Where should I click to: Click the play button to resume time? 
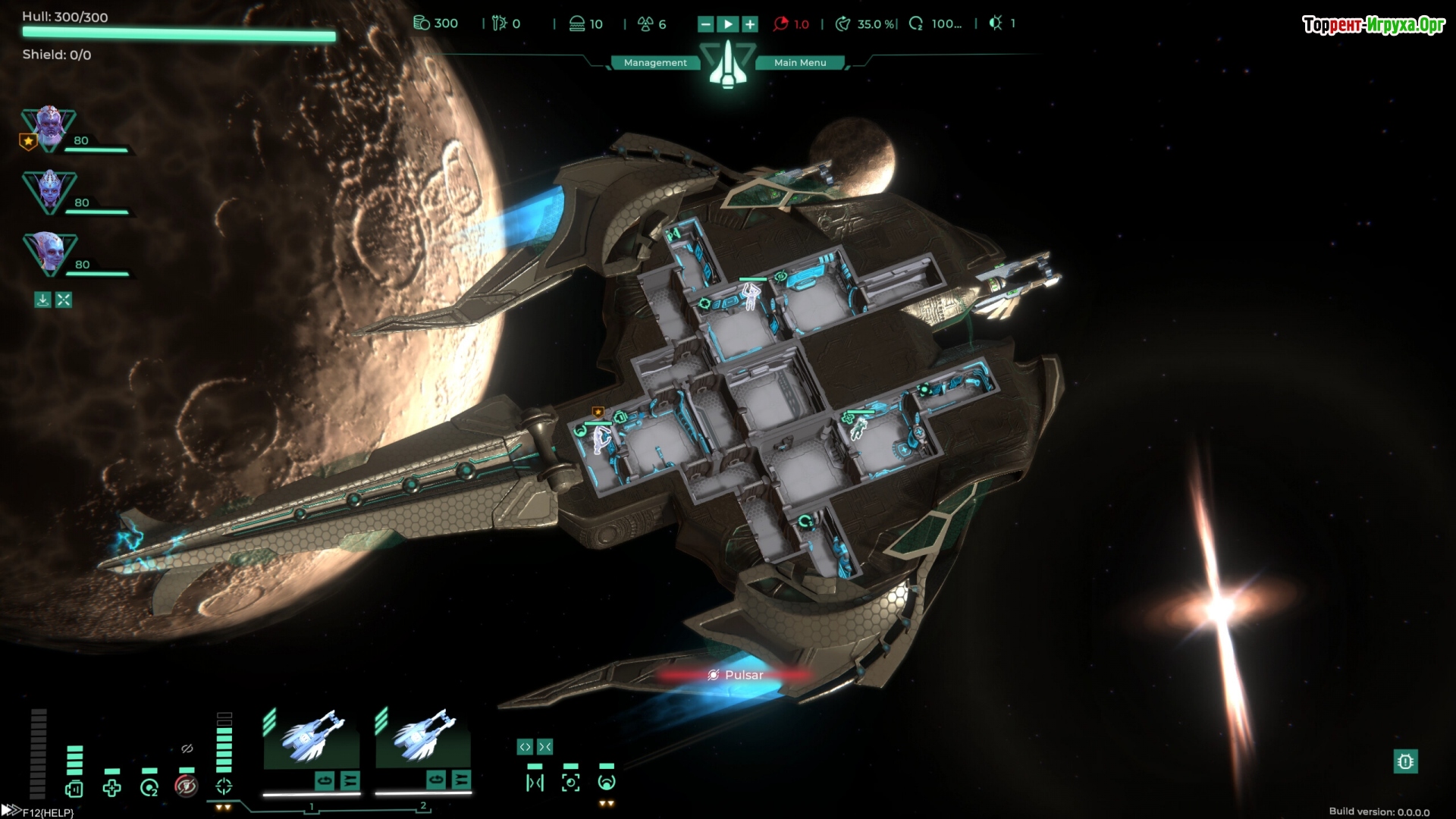(728, 24)
